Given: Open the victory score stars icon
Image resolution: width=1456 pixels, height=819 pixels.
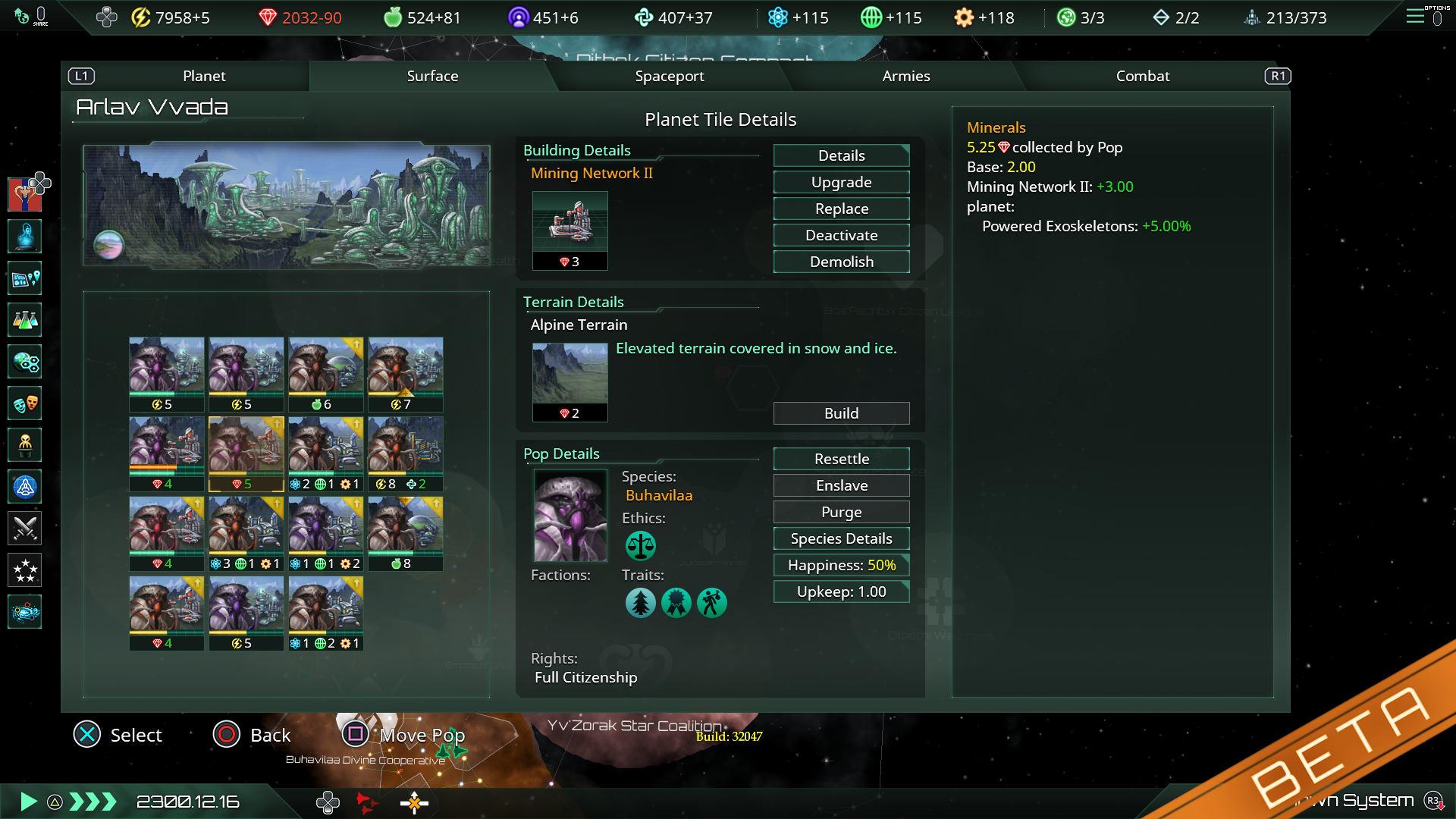Looking at the screenshot, I should pyautogui.click(x=25, y=570).
